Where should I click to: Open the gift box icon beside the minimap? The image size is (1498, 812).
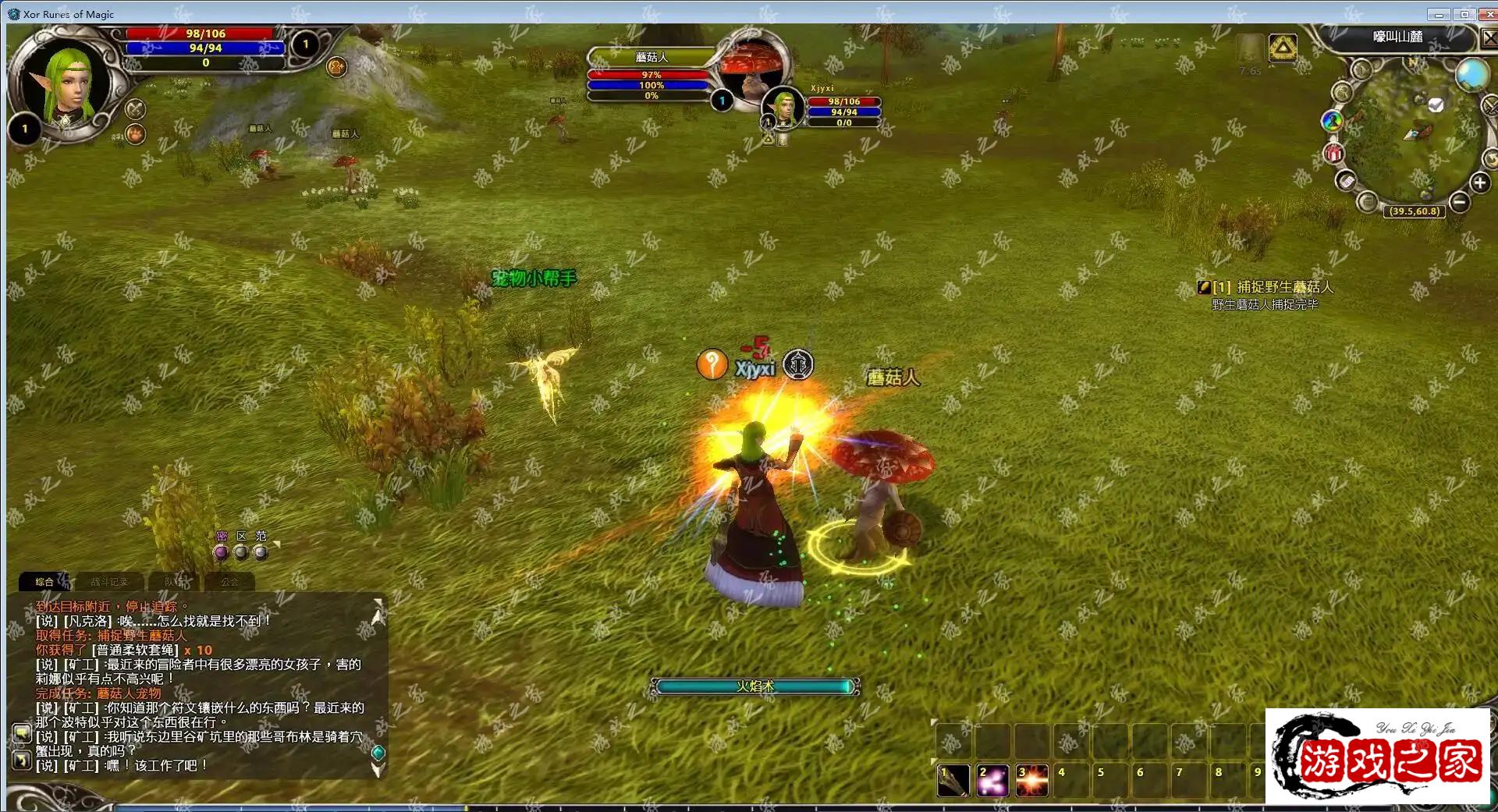pos(1333,152)
